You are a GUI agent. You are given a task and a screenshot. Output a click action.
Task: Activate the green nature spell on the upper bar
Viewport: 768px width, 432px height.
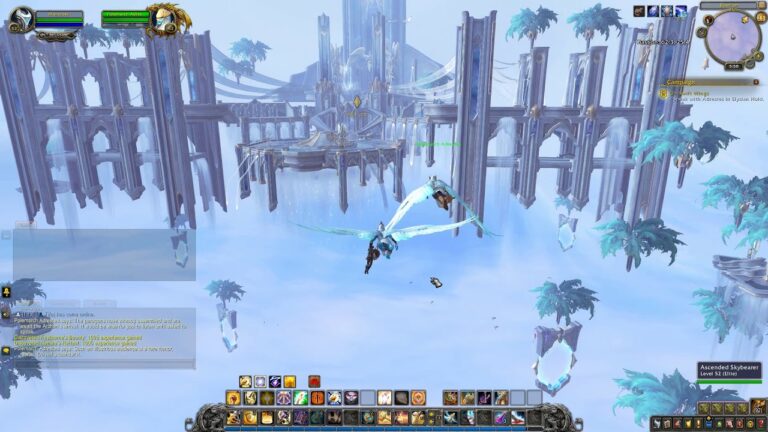coord(301,398)
